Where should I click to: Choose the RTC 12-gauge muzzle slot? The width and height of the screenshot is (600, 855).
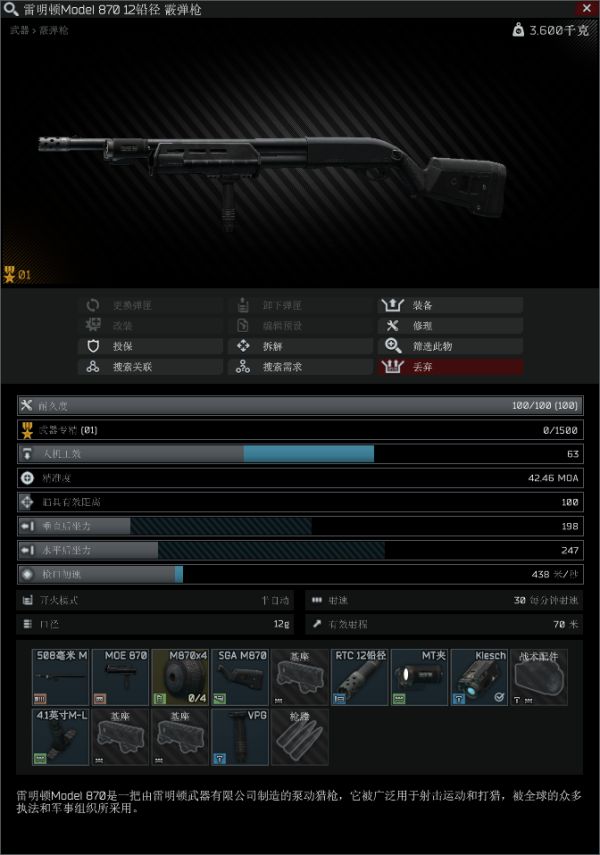point(360,677)
